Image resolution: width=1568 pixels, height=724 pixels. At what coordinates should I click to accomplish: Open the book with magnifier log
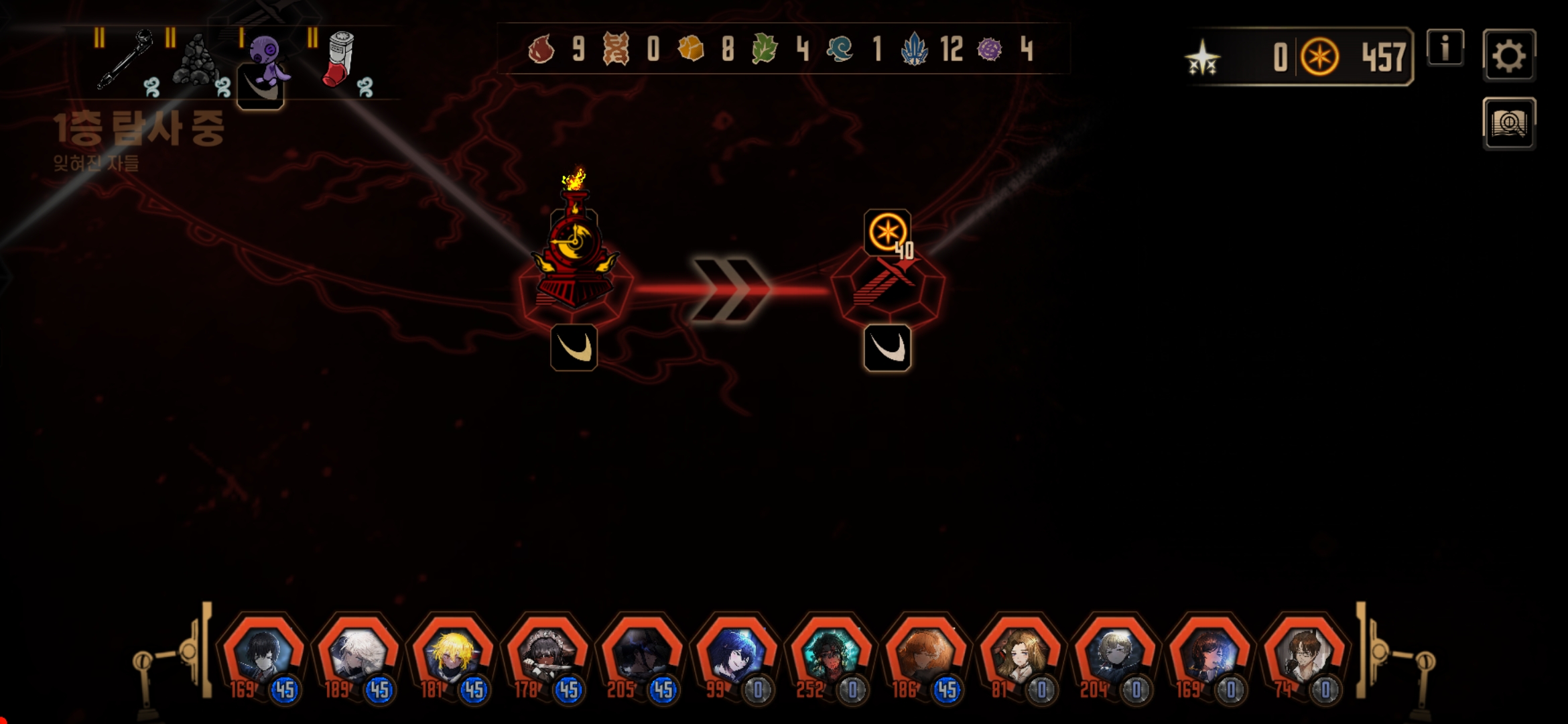(1508, 124)
